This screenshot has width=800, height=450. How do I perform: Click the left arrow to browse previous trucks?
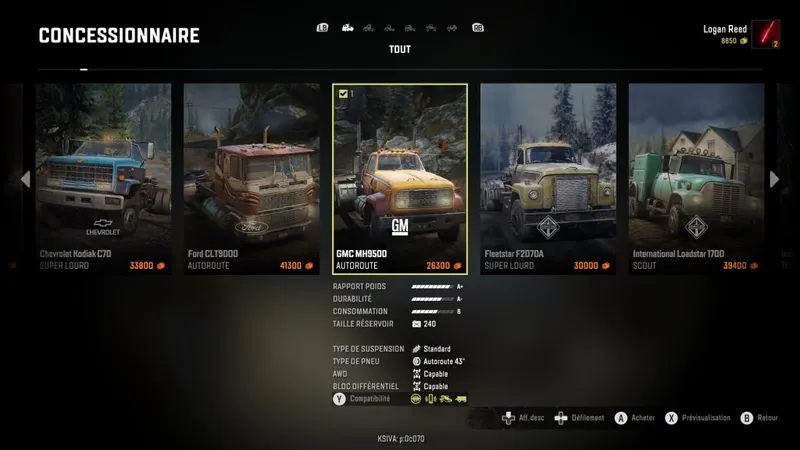(x=25, y=179)
